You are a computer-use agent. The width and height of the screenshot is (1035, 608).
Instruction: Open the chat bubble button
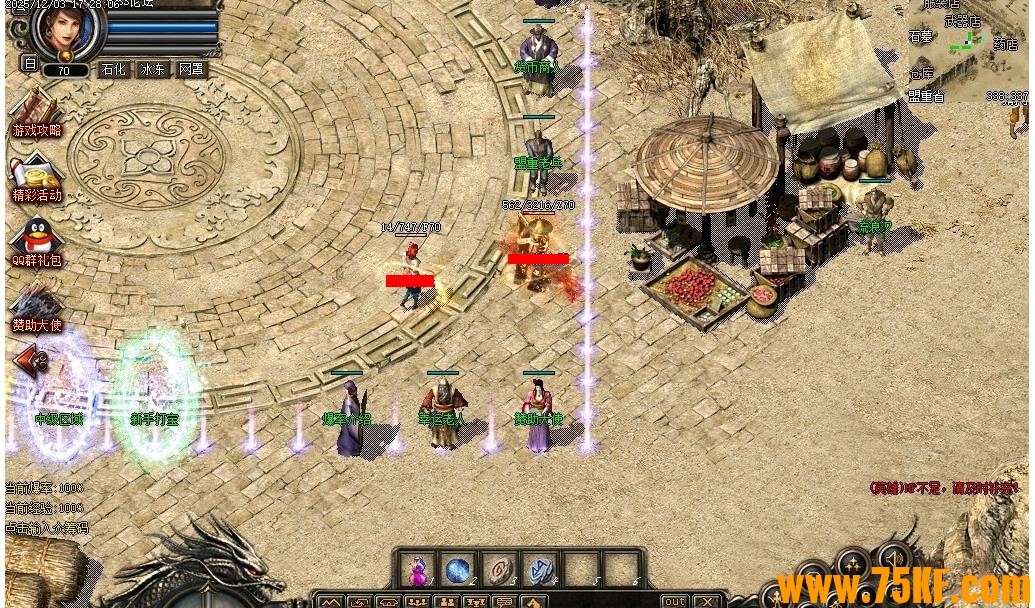[505, 602]
